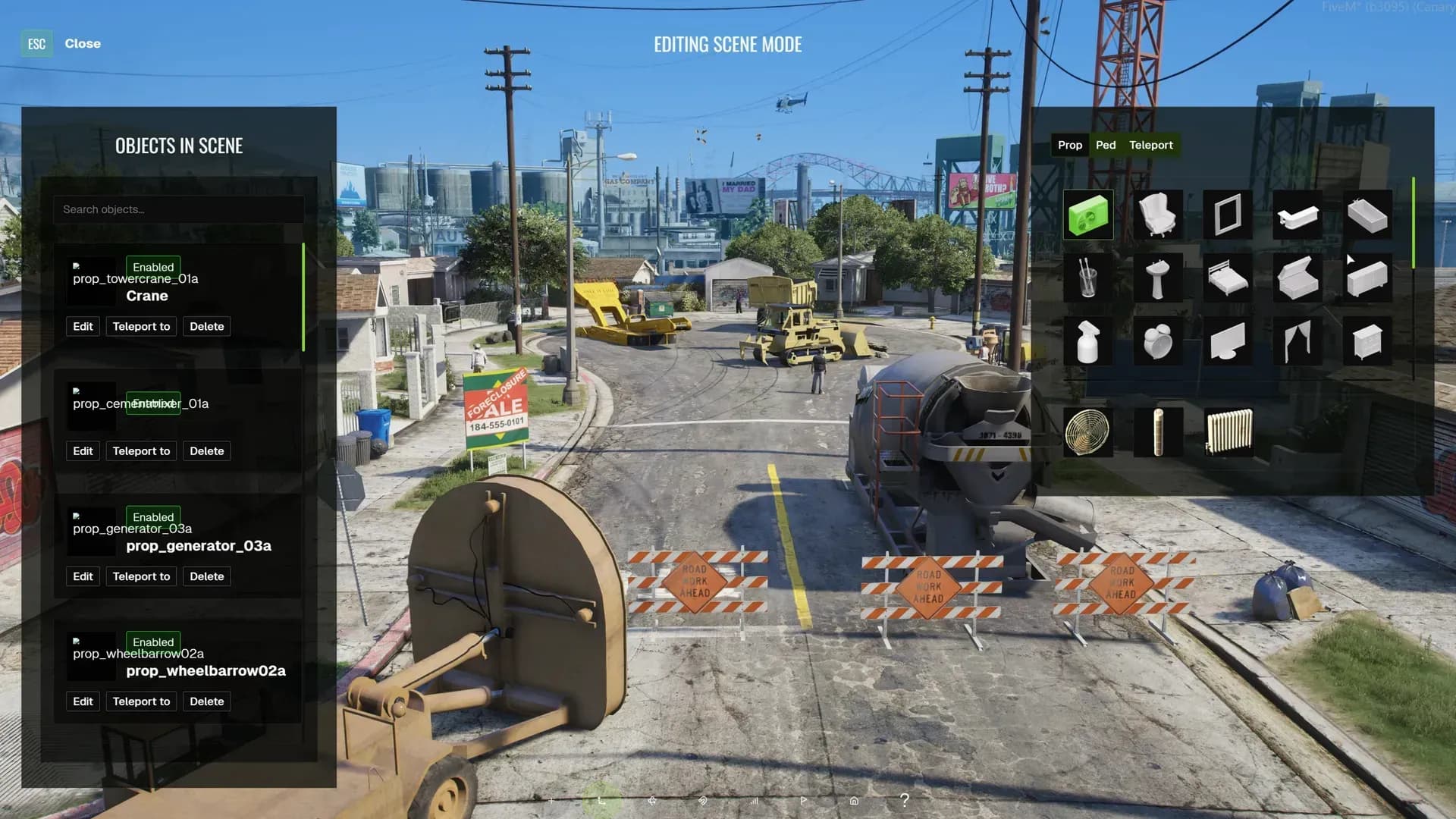
Task: Switch to the Ped tab
Action: point(1105,145)
